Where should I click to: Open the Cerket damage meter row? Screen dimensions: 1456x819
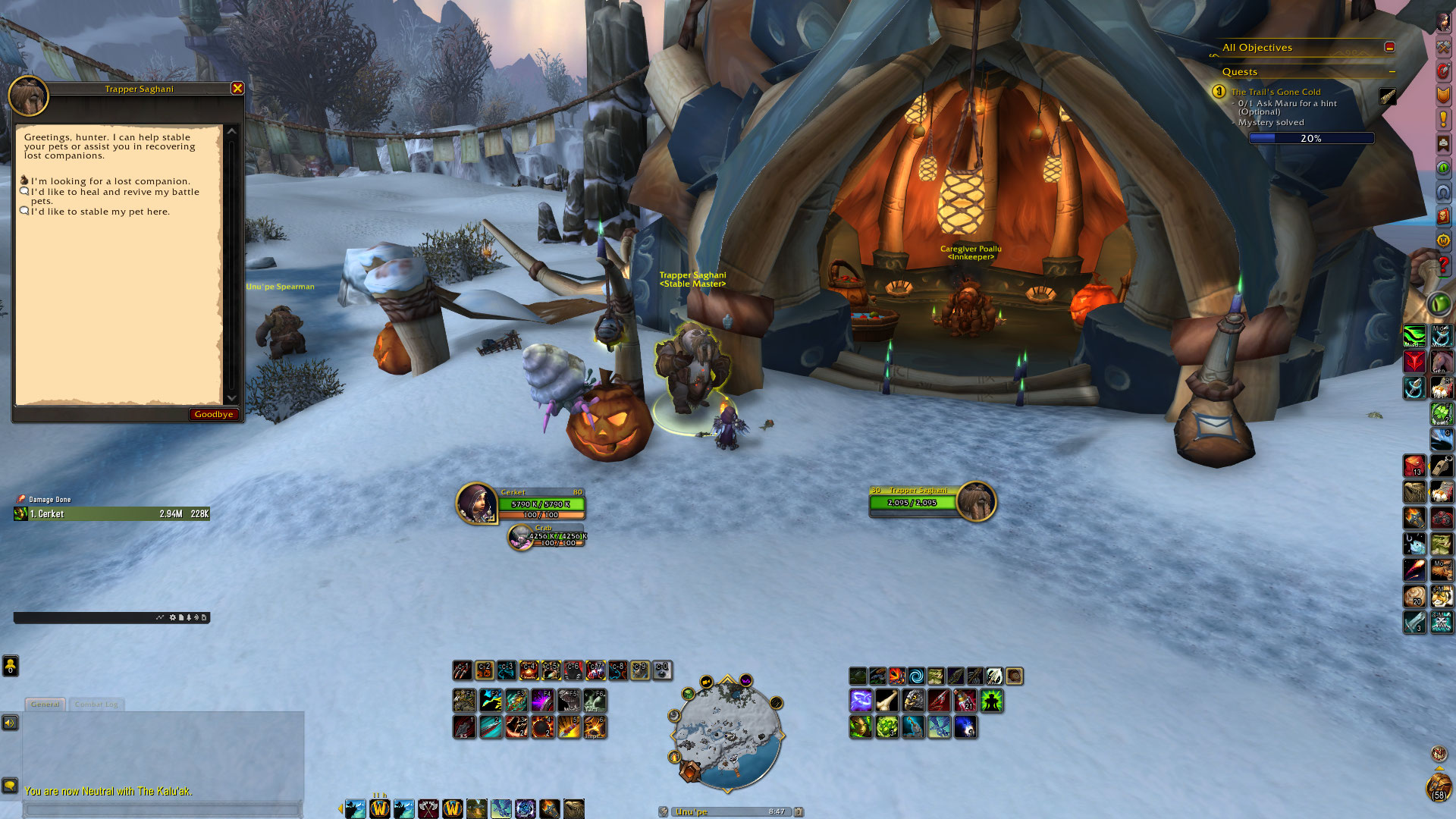(x=111, y=514)
